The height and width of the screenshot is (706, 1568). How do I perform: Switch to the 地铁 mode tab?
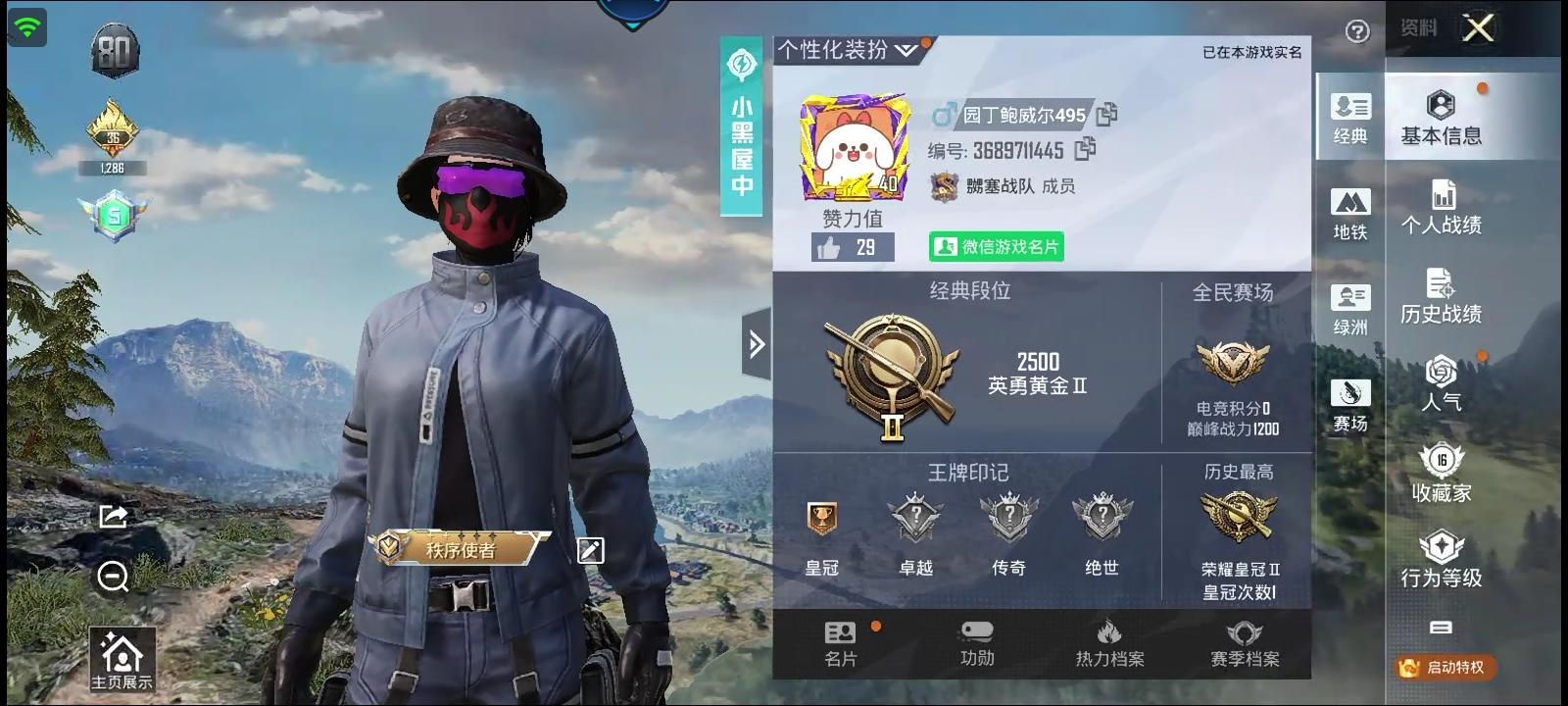[x=1351, y=209]
